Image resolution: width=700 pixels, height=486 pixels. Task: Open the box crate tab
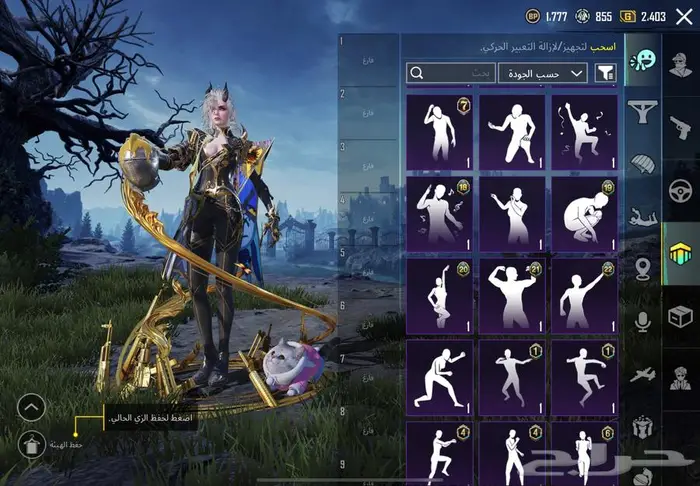pos(680,316)
